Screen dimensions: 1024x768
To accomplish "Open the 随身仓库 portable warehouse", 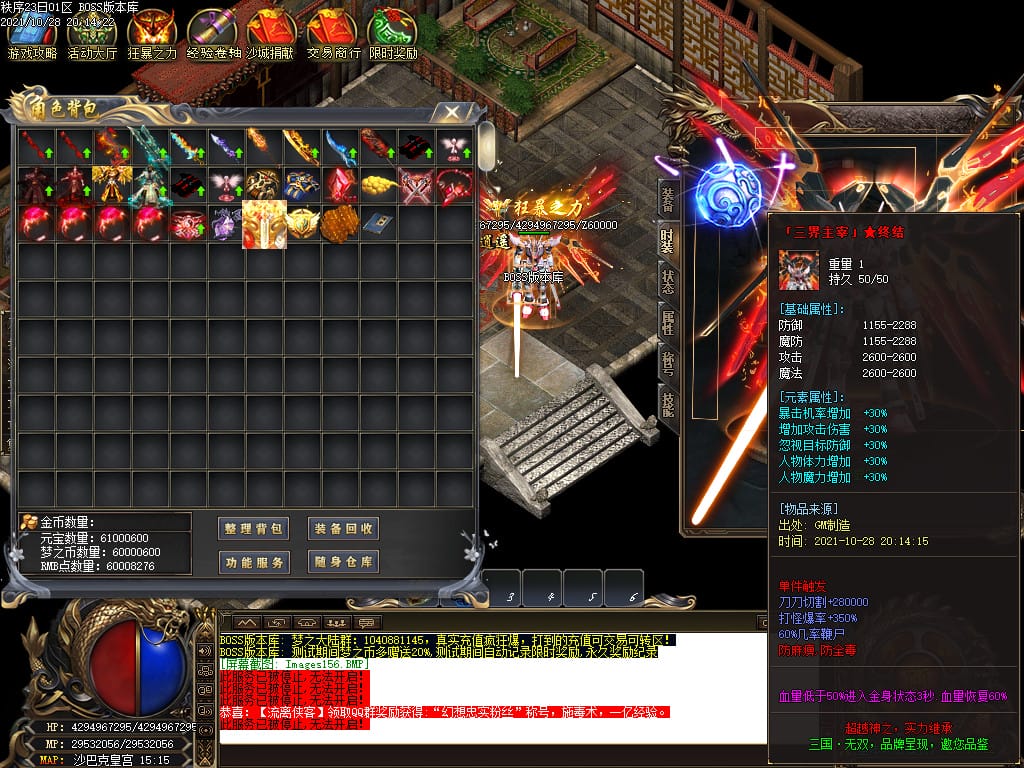I will point(343,562).
